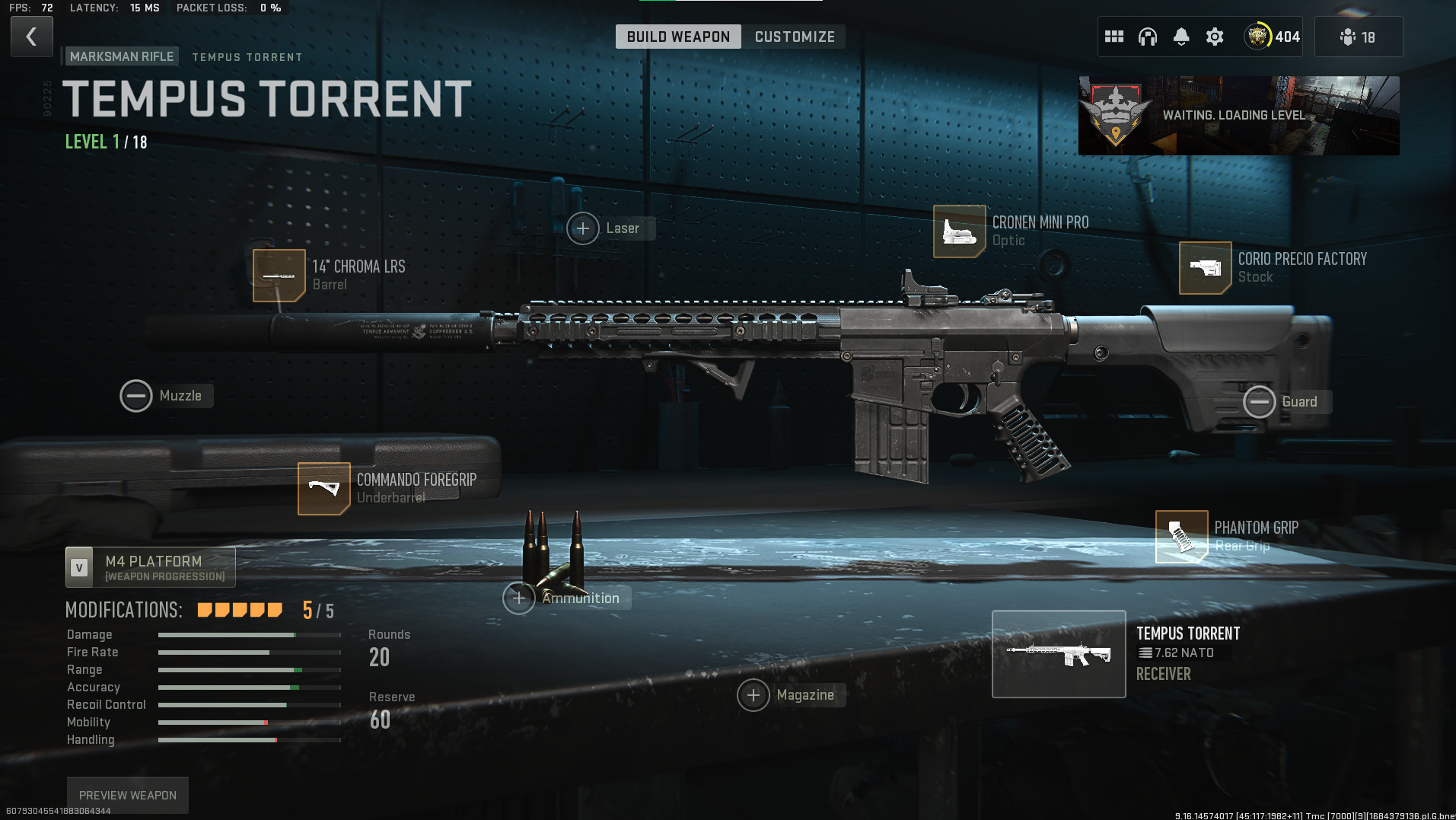The height and width of the screenshot is (820, 1456).
Task: Choose the Corio Precio Factory stock slot
Action: click(x=1205, y=268)
